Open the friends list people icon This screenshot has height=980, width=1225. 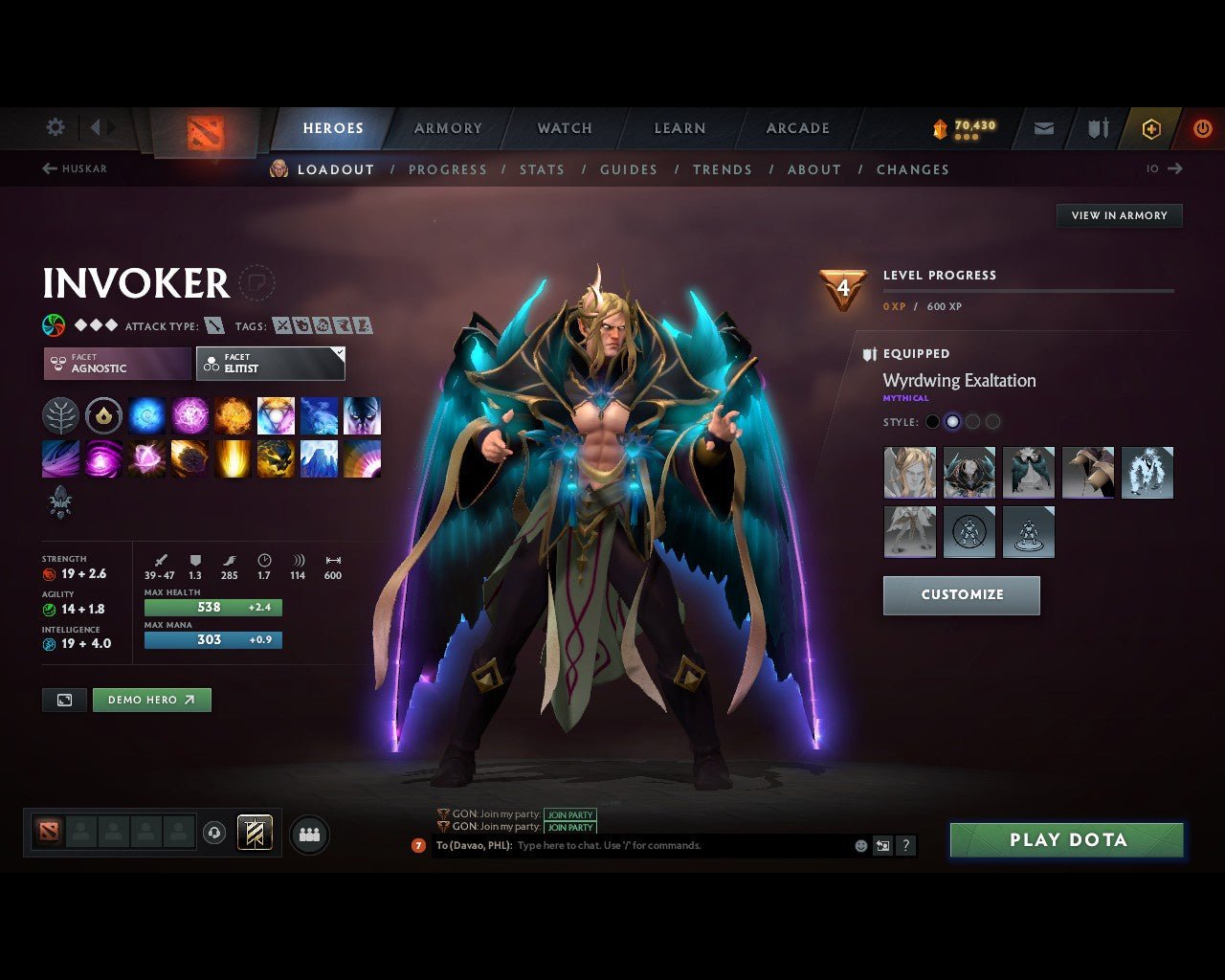pos(308,833)
